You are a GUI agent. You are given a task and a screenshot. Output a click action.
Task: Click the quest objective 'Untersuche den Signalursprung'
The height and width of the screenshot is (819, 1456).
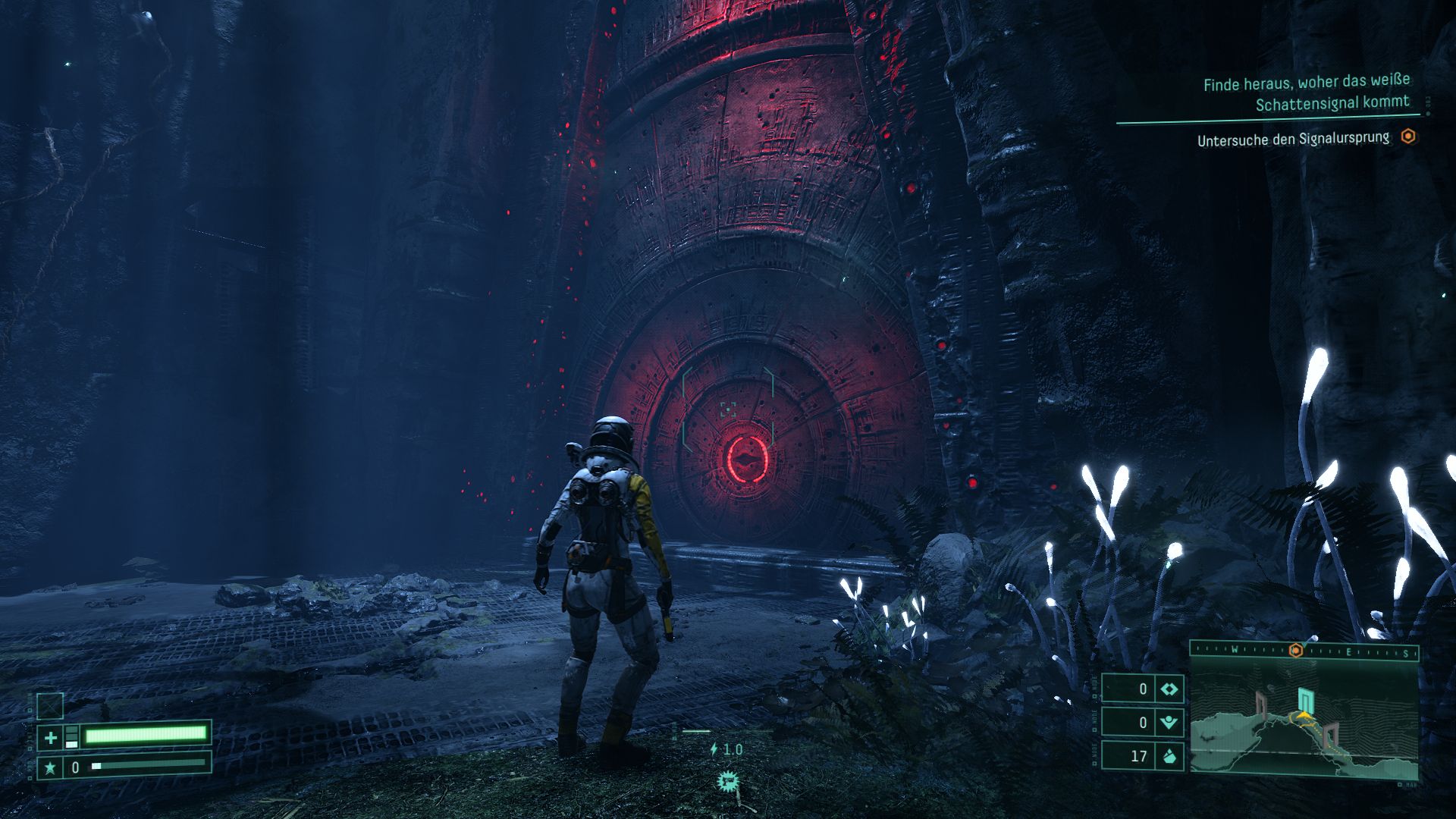click(x=1293, y=140)
